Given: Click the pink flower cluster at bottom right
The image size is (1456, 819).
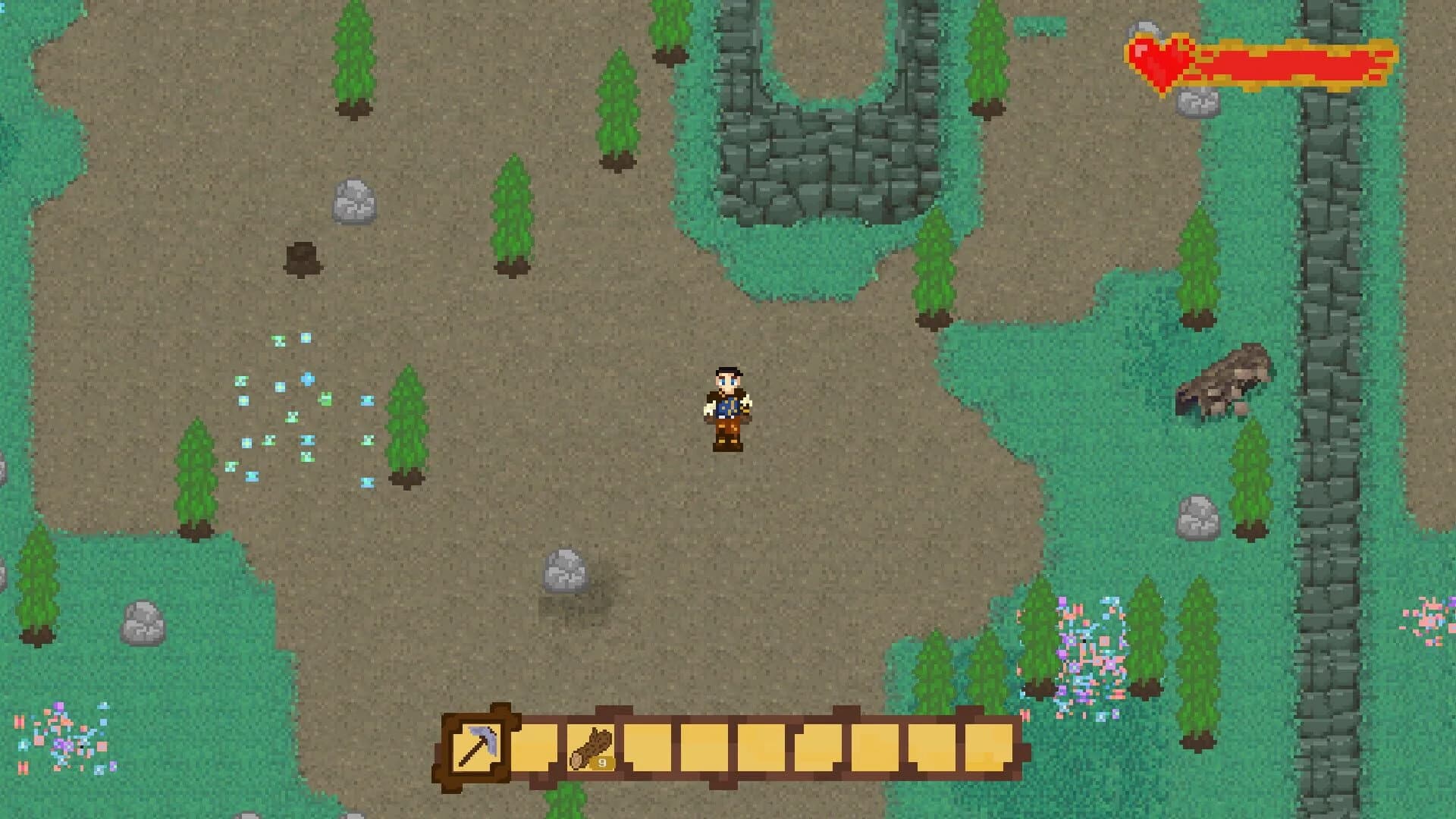Looking at the screenshot, I should [1092, 645].
